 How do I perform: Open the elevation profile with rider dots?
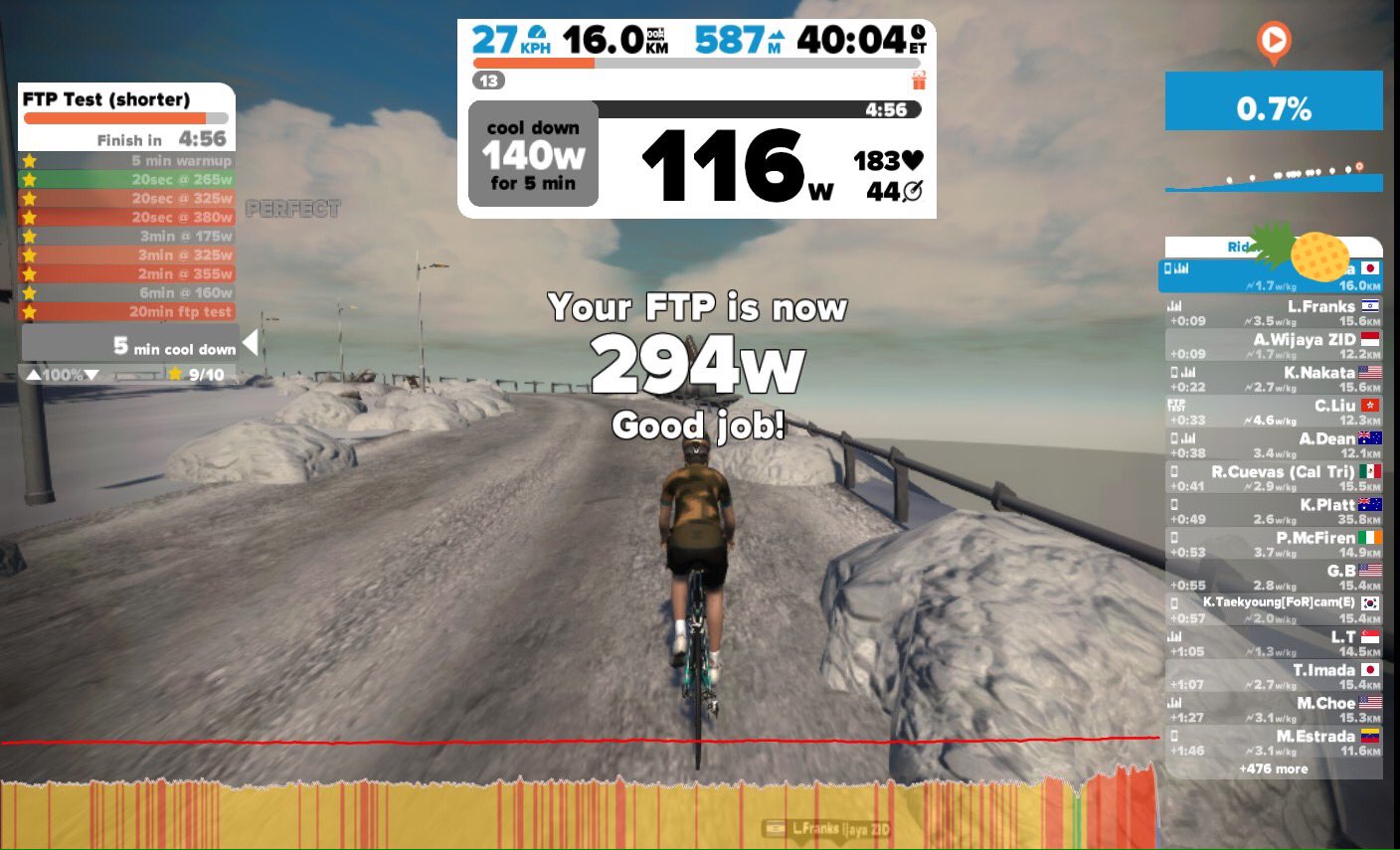1273,176
